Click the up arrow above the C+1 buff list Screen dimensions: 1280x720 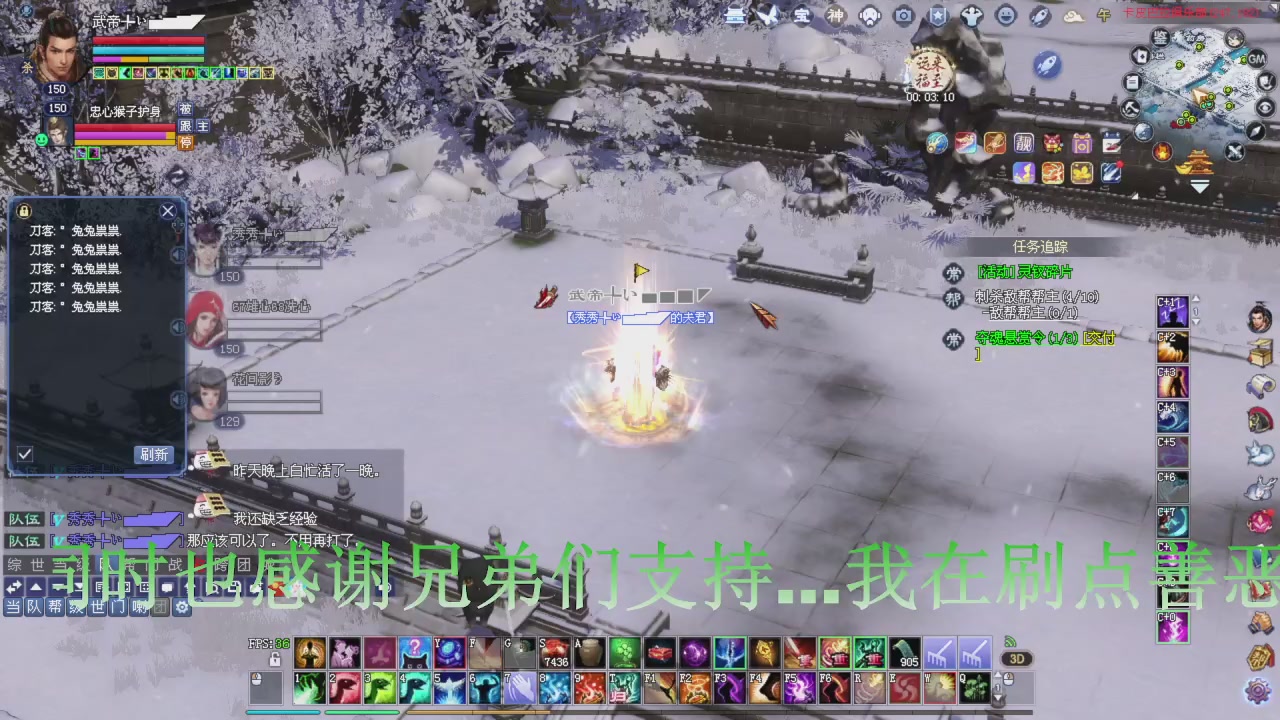[x=1194, y=300]
